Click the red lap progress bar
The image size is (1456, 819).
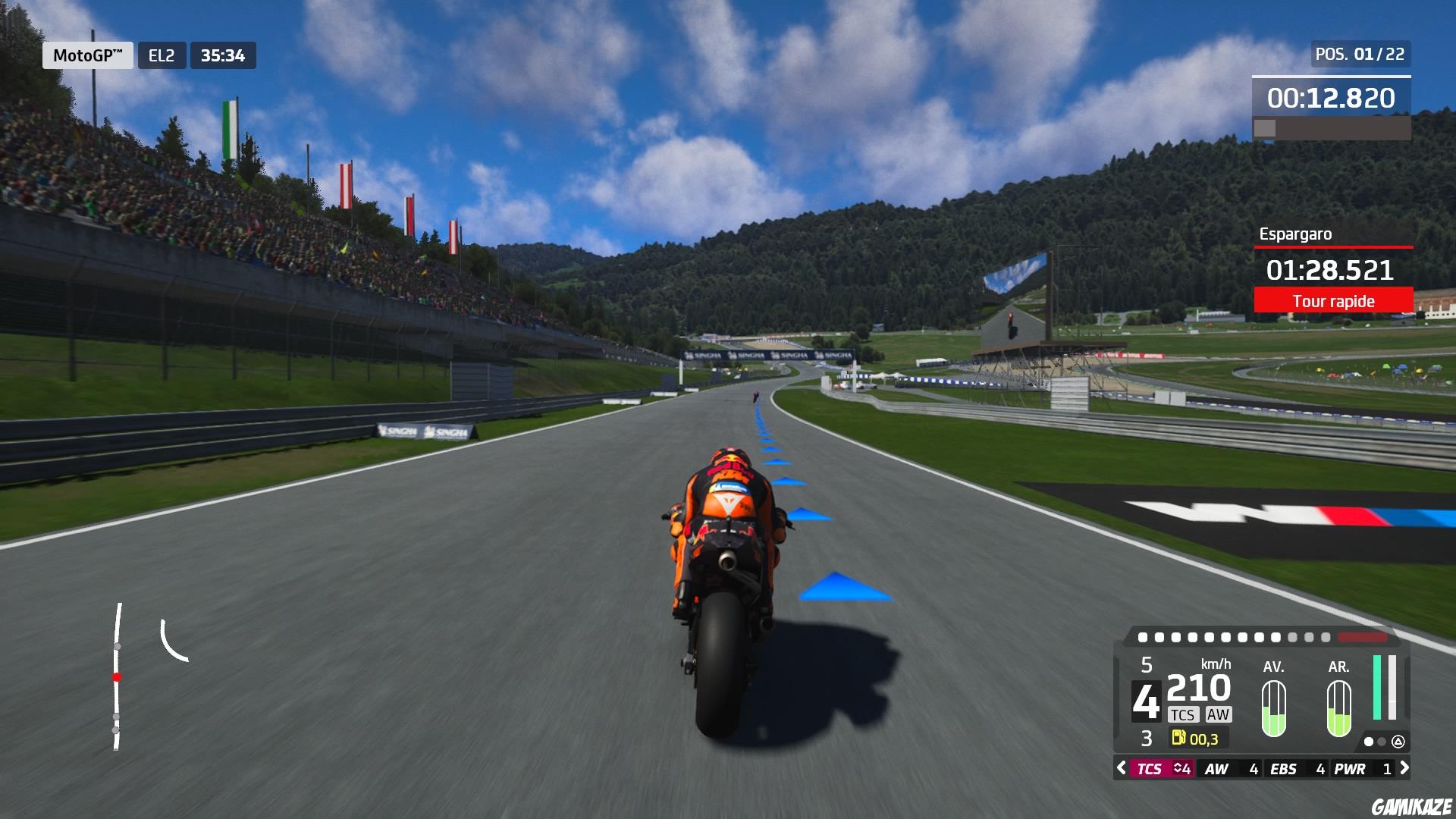1363,637
